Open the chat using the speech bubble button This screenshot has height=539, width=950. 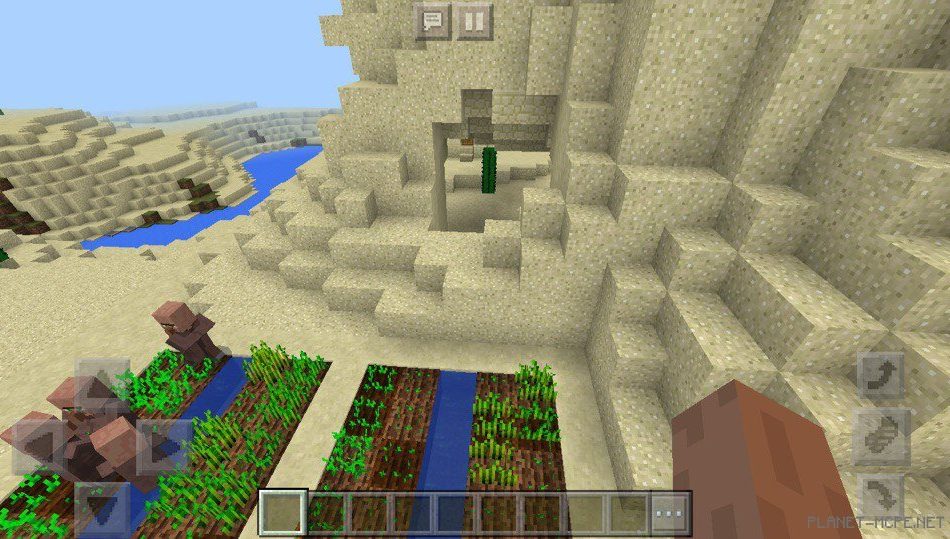432,21
